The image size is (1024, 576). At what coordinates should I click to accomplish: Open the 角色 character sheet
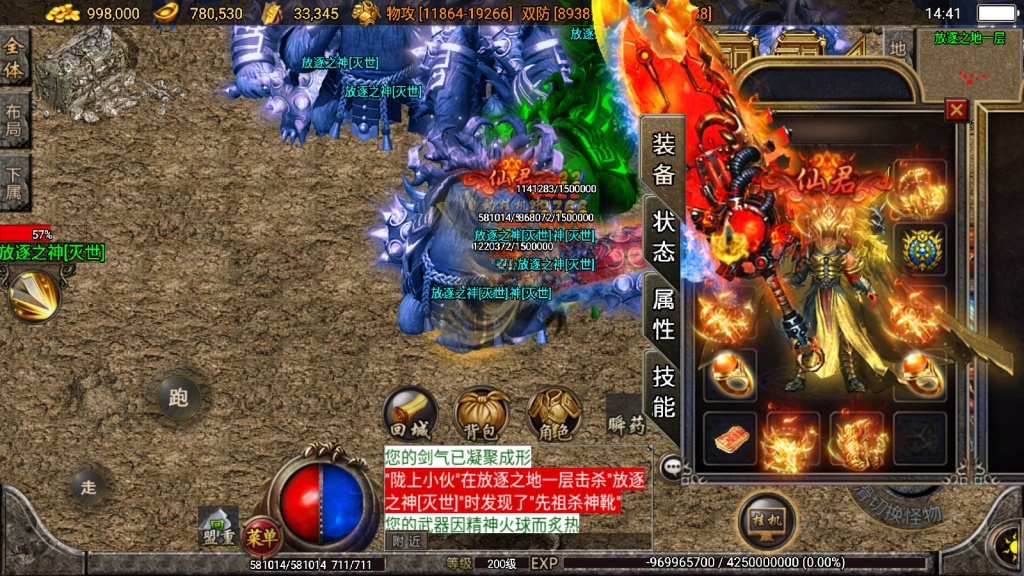[x=554, y=413]
